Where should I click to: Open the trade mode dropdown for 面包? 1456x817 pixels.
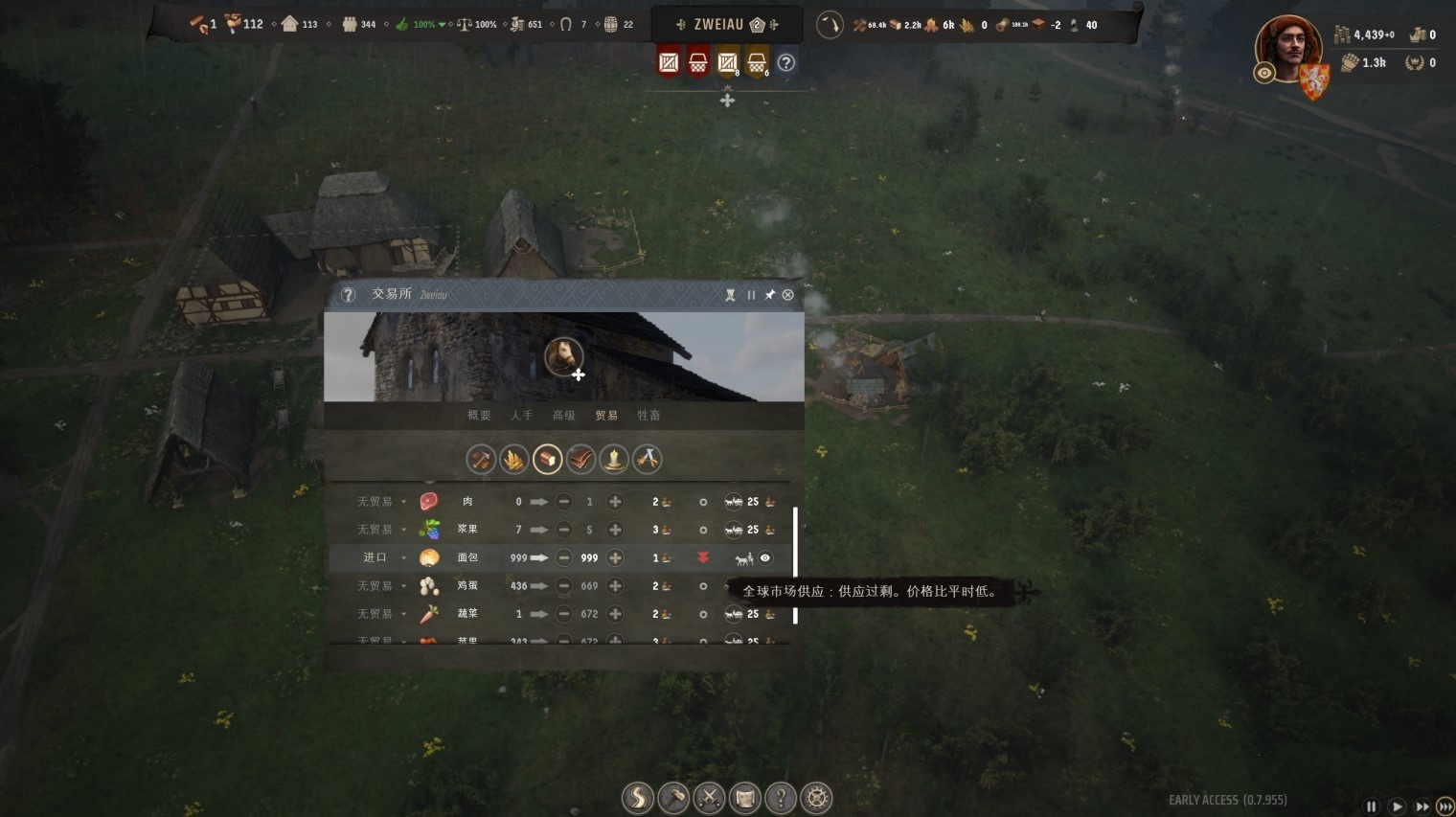click(x=403, y=557)
